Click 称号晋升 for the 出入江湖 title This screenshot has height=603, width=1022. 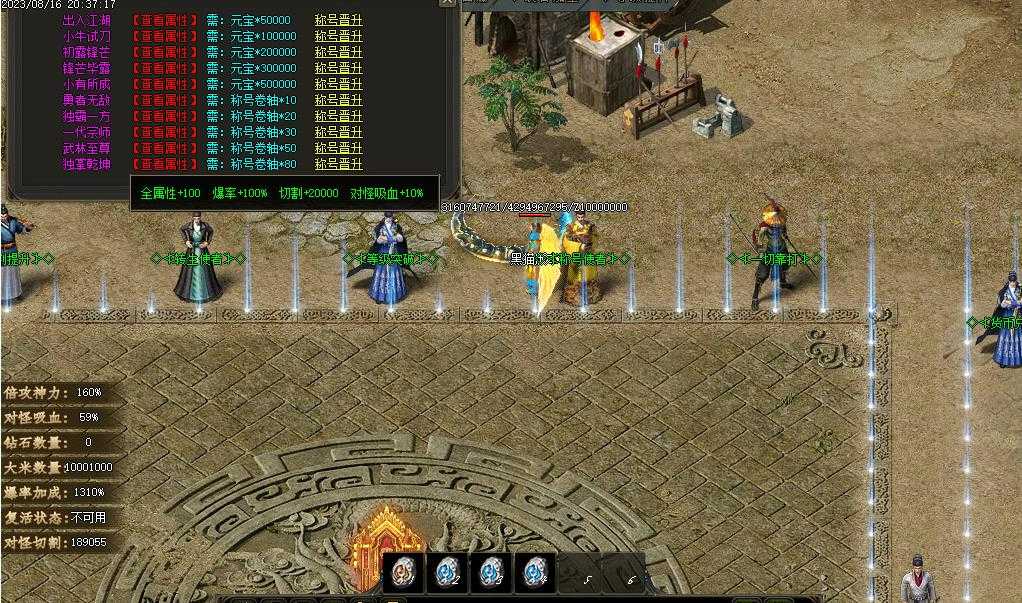[338, 20]
